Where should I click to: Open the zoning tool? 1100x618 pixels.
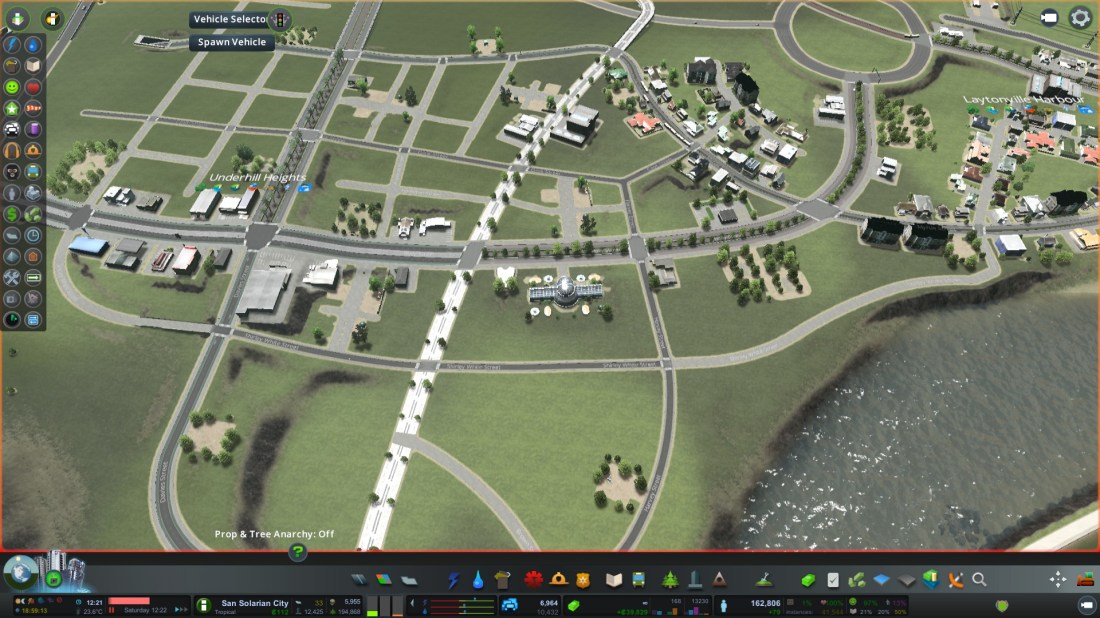pyautogui.click(x=384, y=579)
